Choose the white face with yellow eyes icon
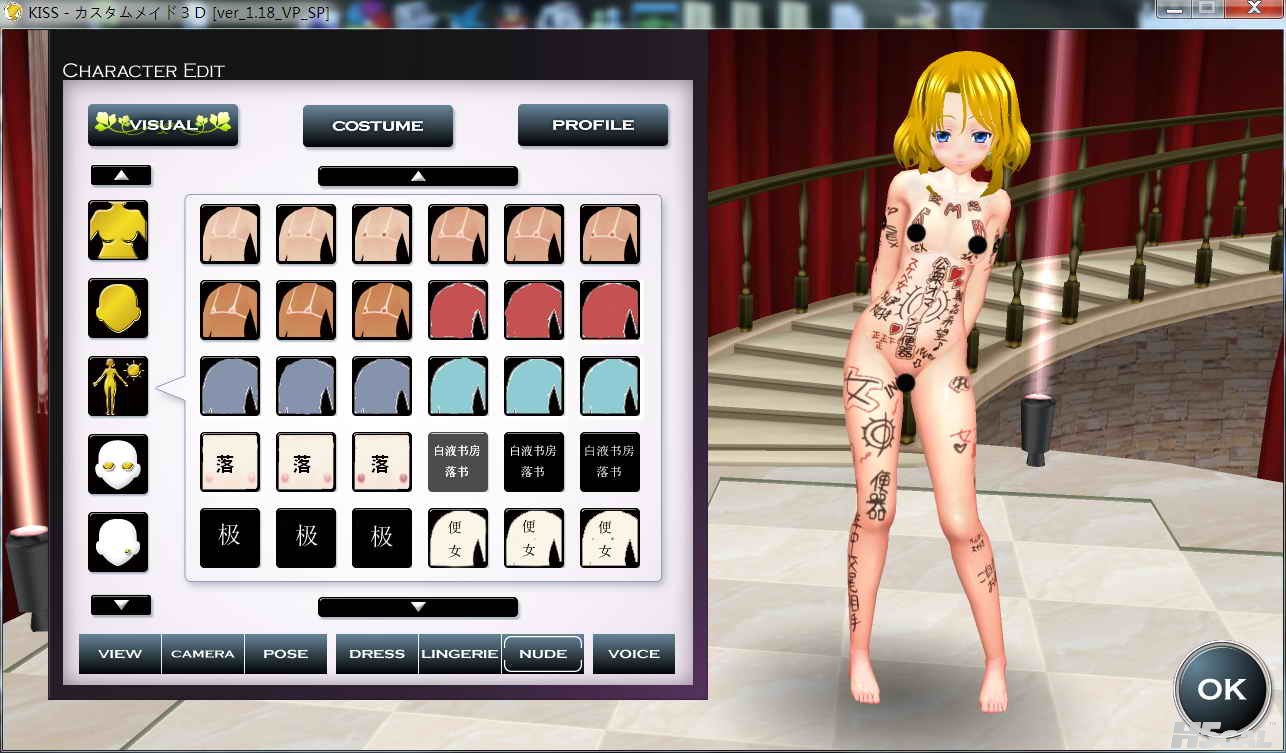 [118, 464]
